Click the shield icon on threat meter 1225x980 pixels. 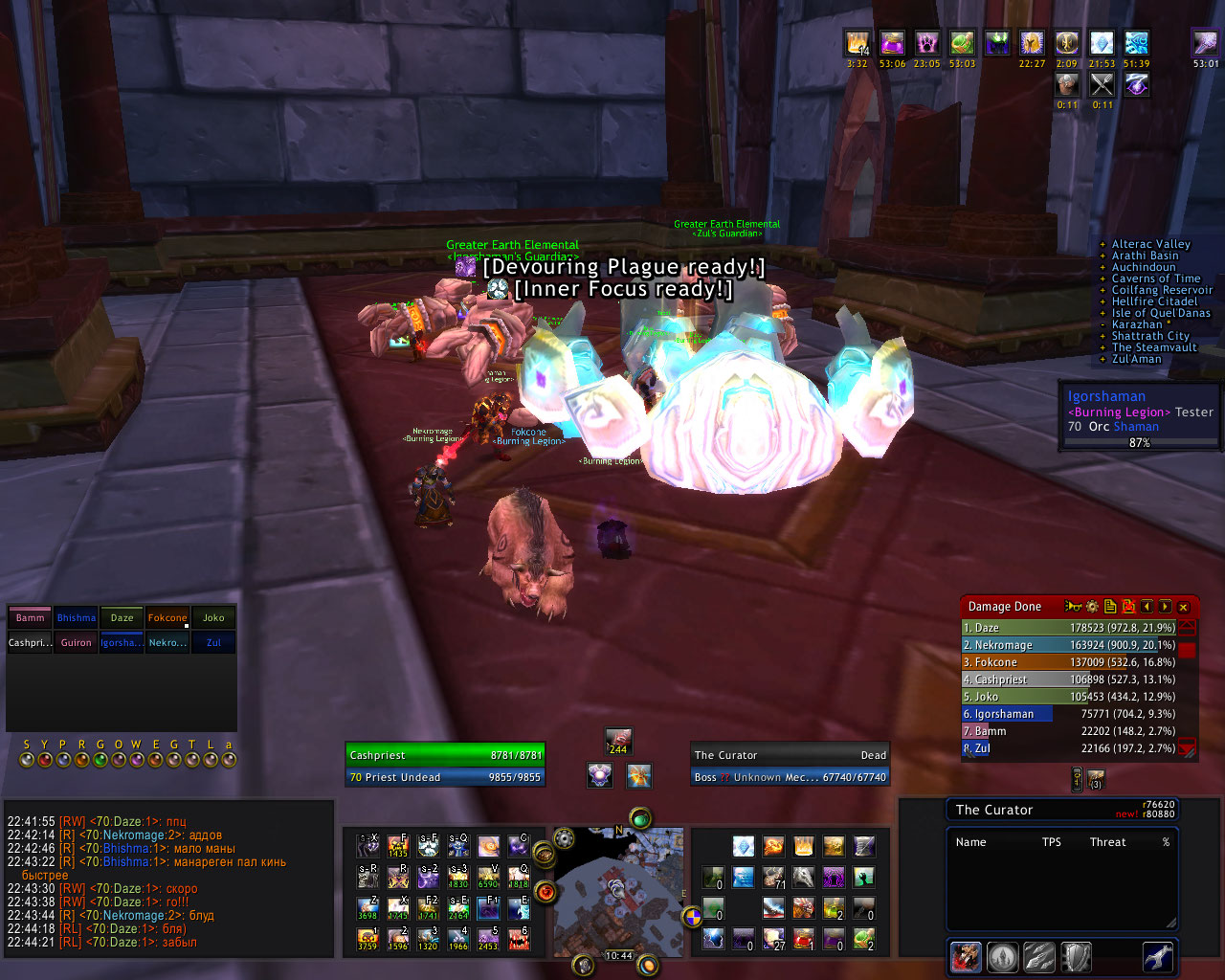point(1077,957)
